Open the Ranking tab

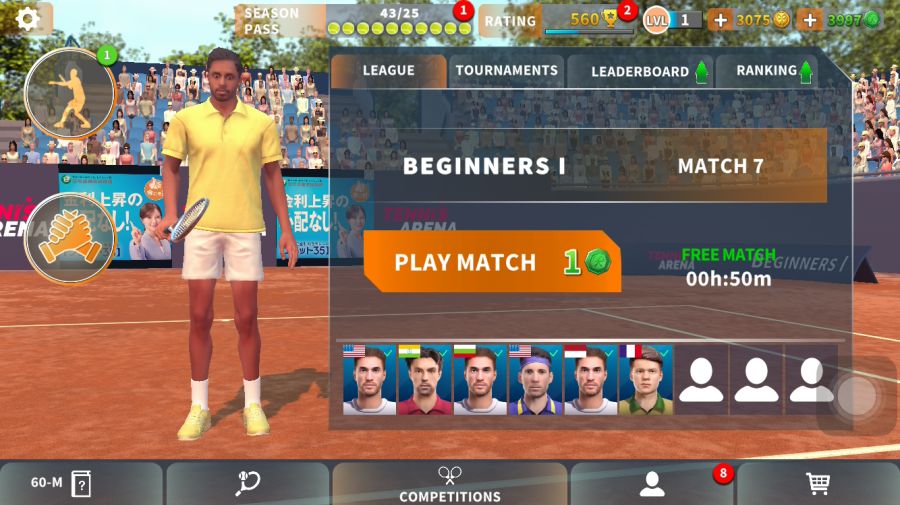click(767, 71)
